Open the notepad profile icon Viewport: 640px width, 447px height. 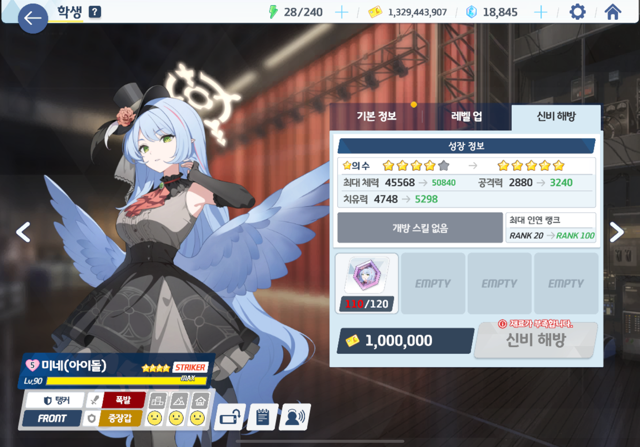(262, 418)
